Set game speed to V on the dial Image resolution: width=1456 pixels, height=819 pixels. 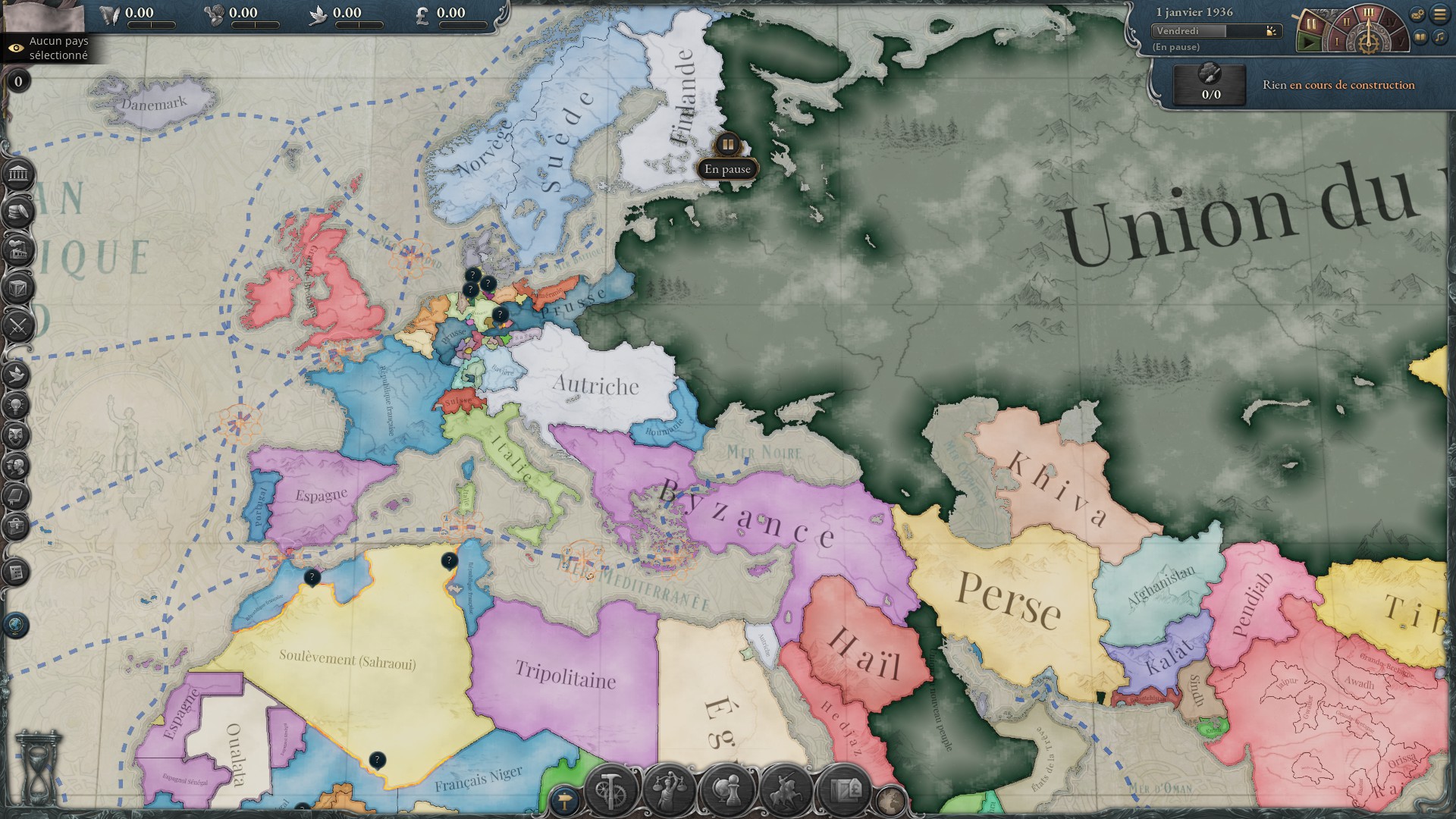(1401, 42)
